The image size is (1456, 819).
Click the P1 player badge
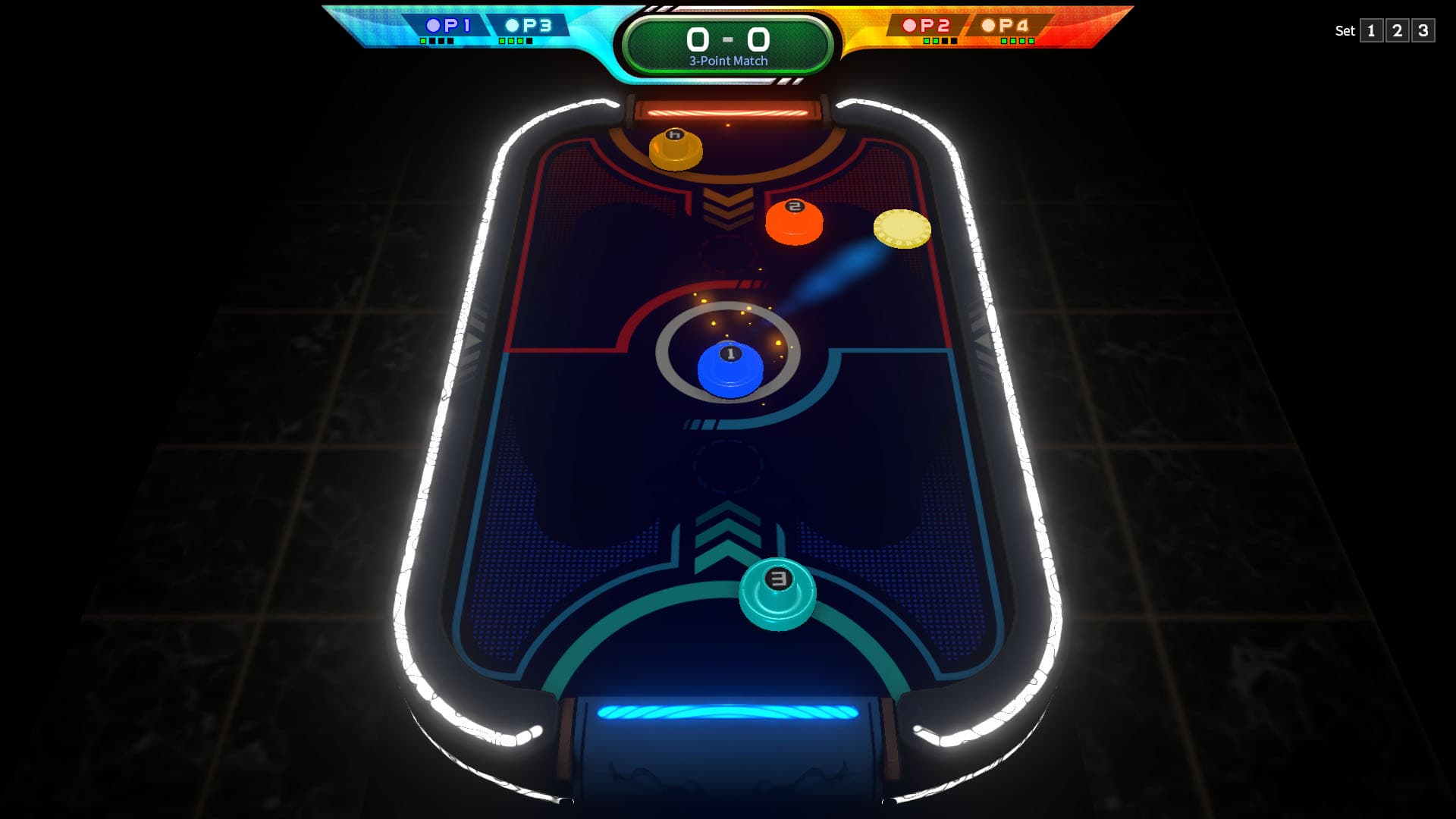[x=449, y=25]
